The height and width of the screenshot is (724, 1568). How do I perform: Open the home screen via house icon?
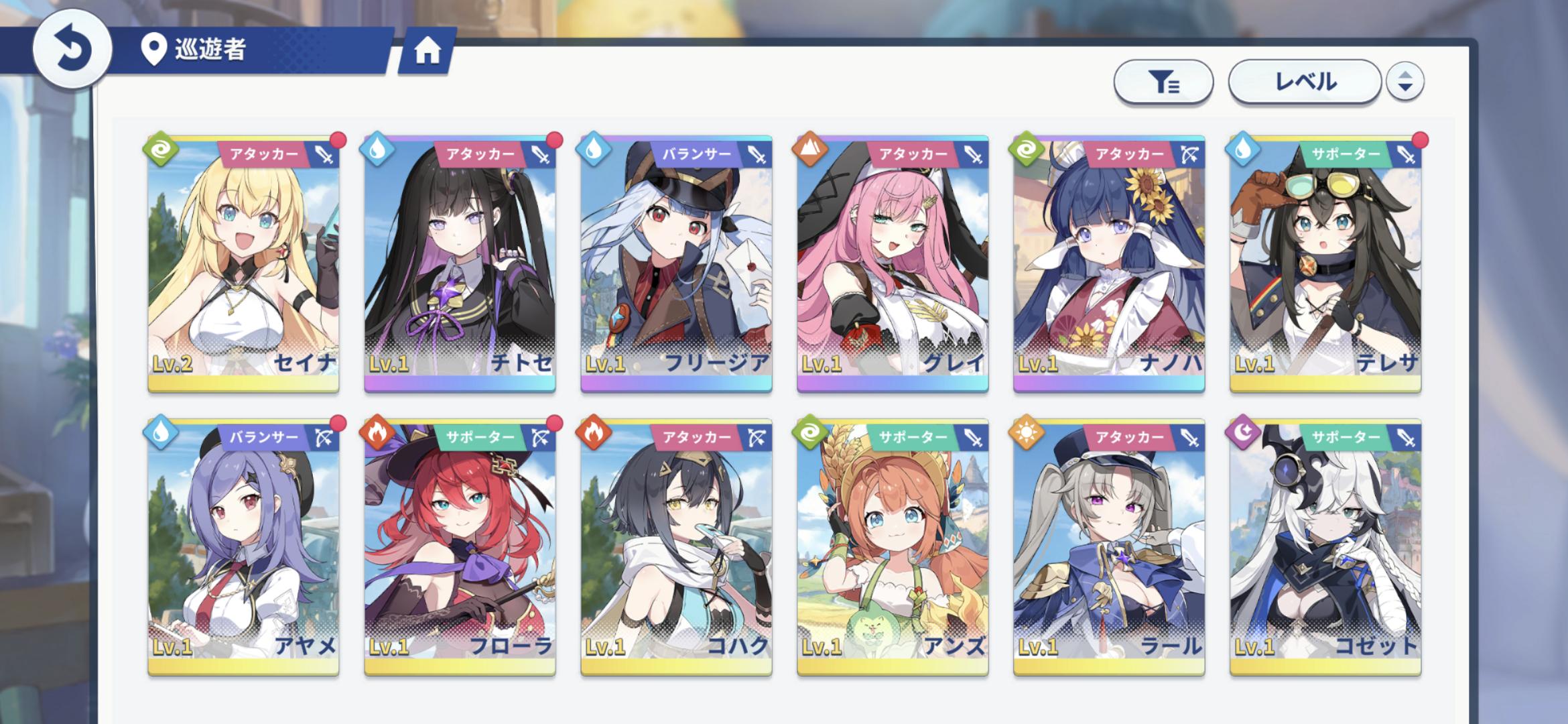[427, 50]
